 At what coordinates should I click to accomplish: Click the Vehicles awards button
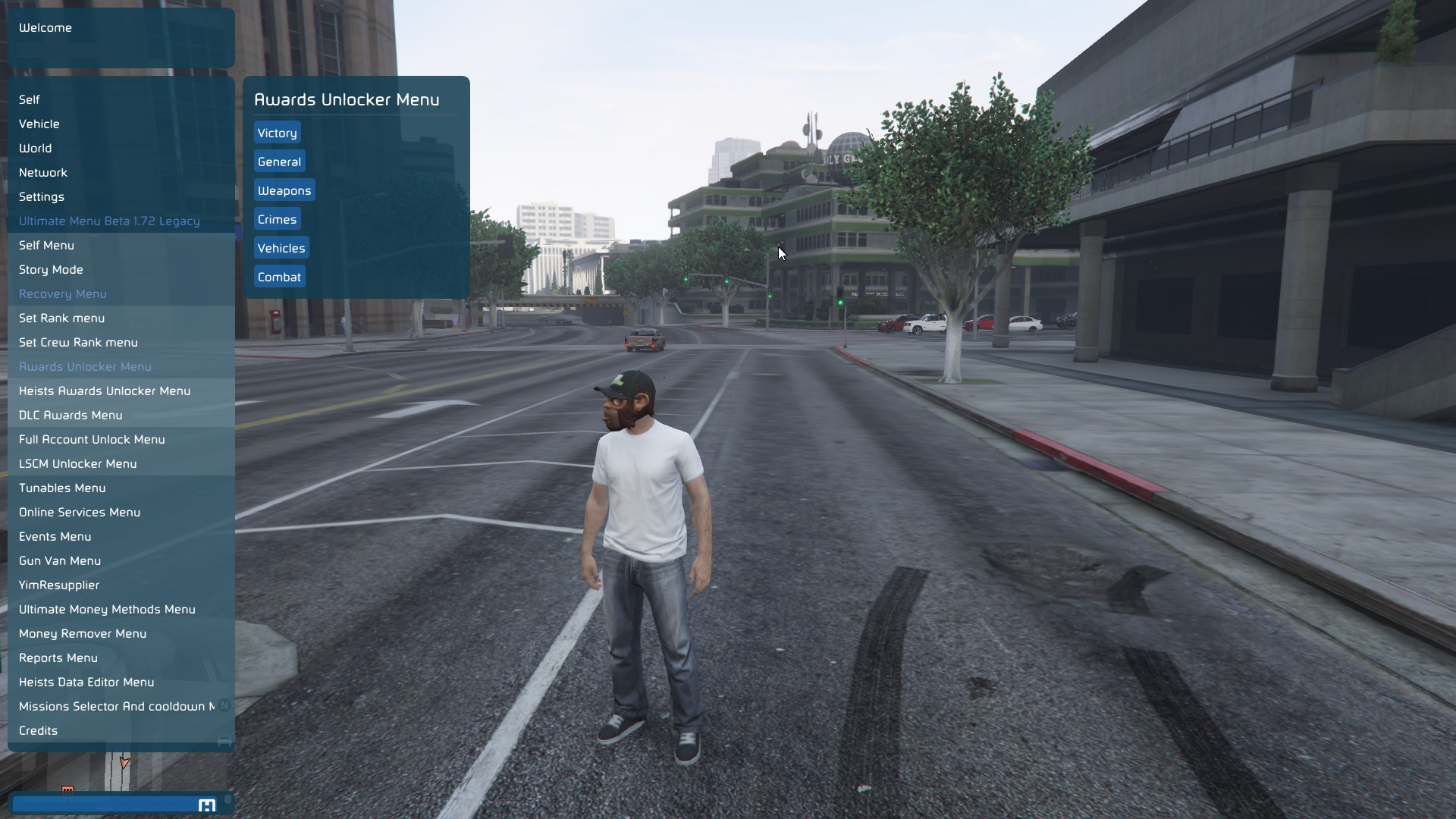click(281, 248)
